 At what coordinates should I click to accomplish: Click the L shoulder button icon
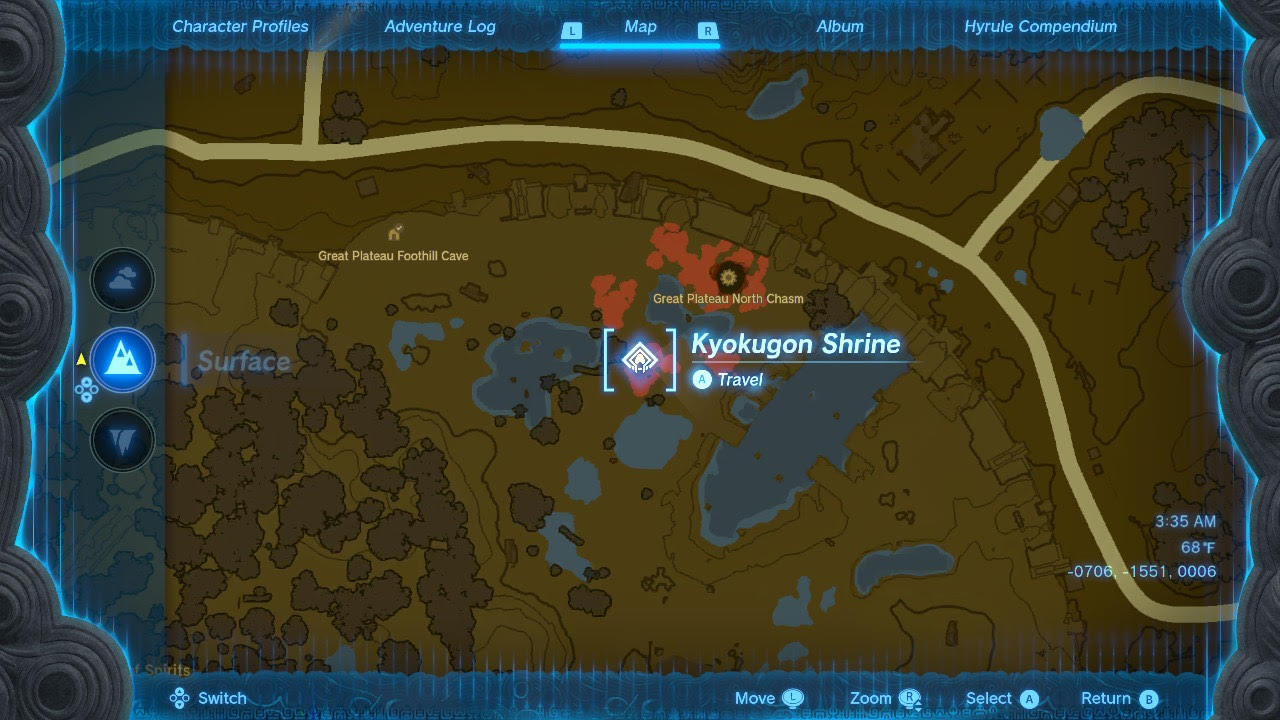point(572,31)
